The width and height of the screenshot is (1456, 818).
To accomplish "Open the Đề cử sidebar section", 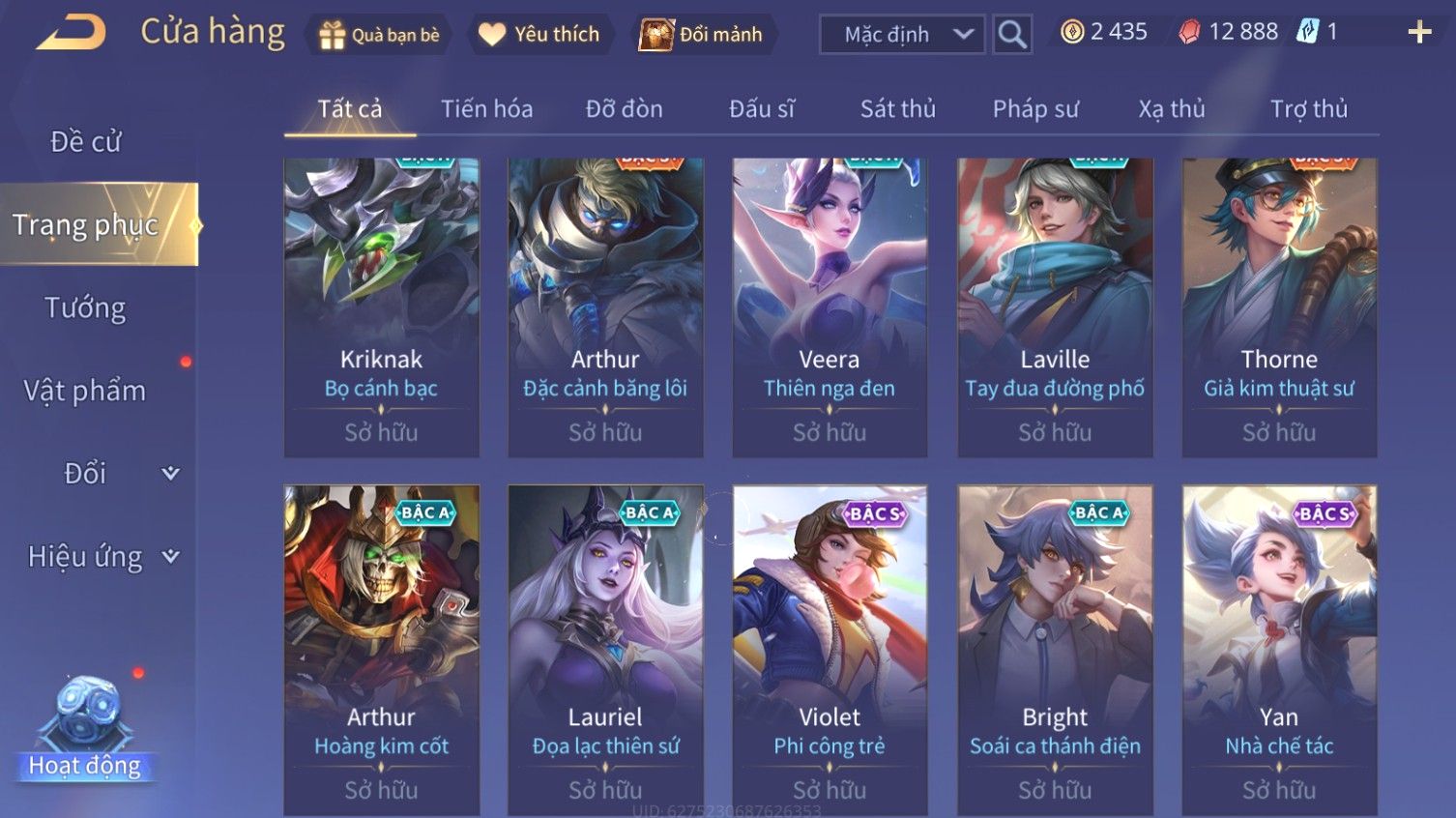I will pyautogui.click(x=86, y=142).
